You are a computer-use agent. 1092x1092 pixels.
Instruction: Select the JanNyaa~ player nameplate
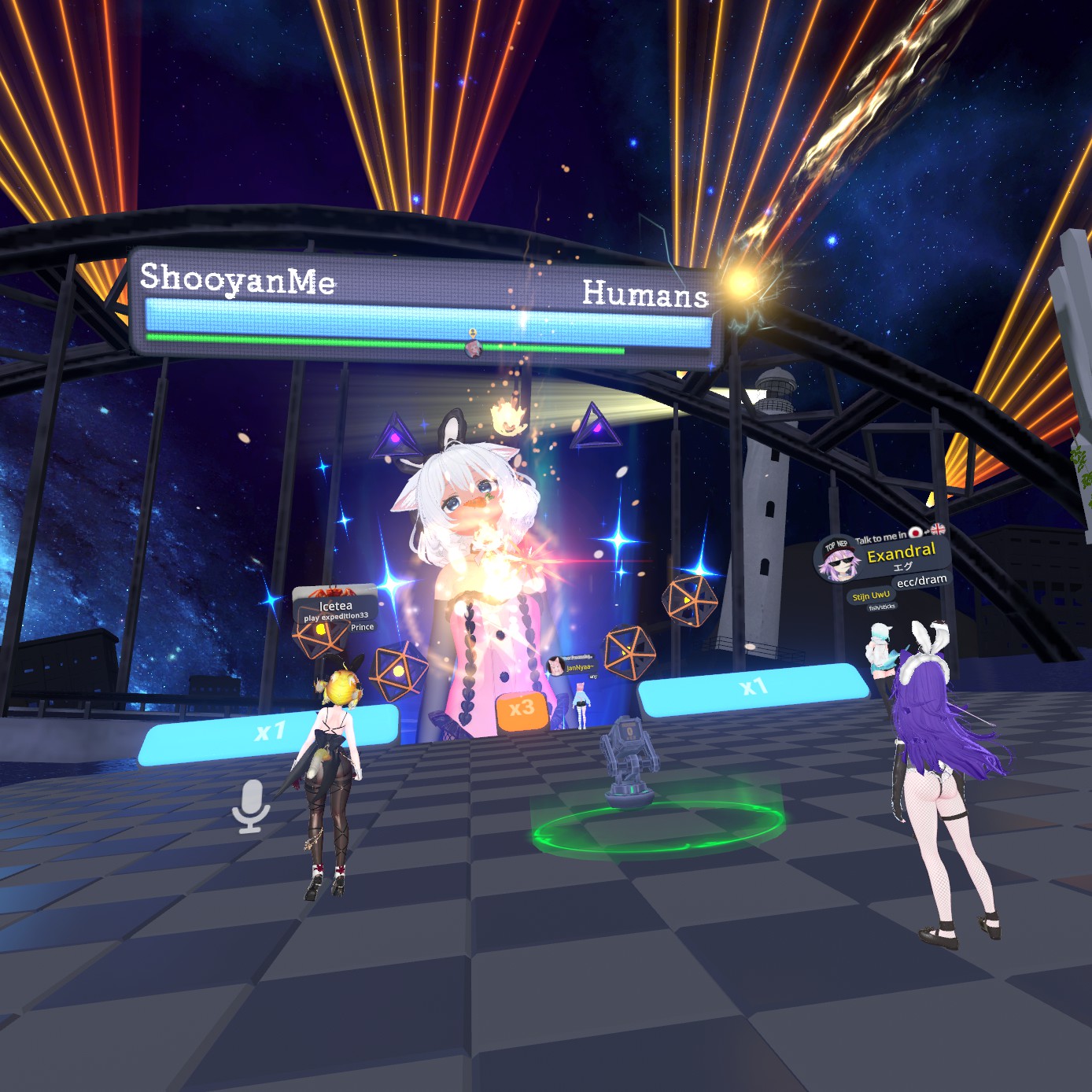pos(579,667)
